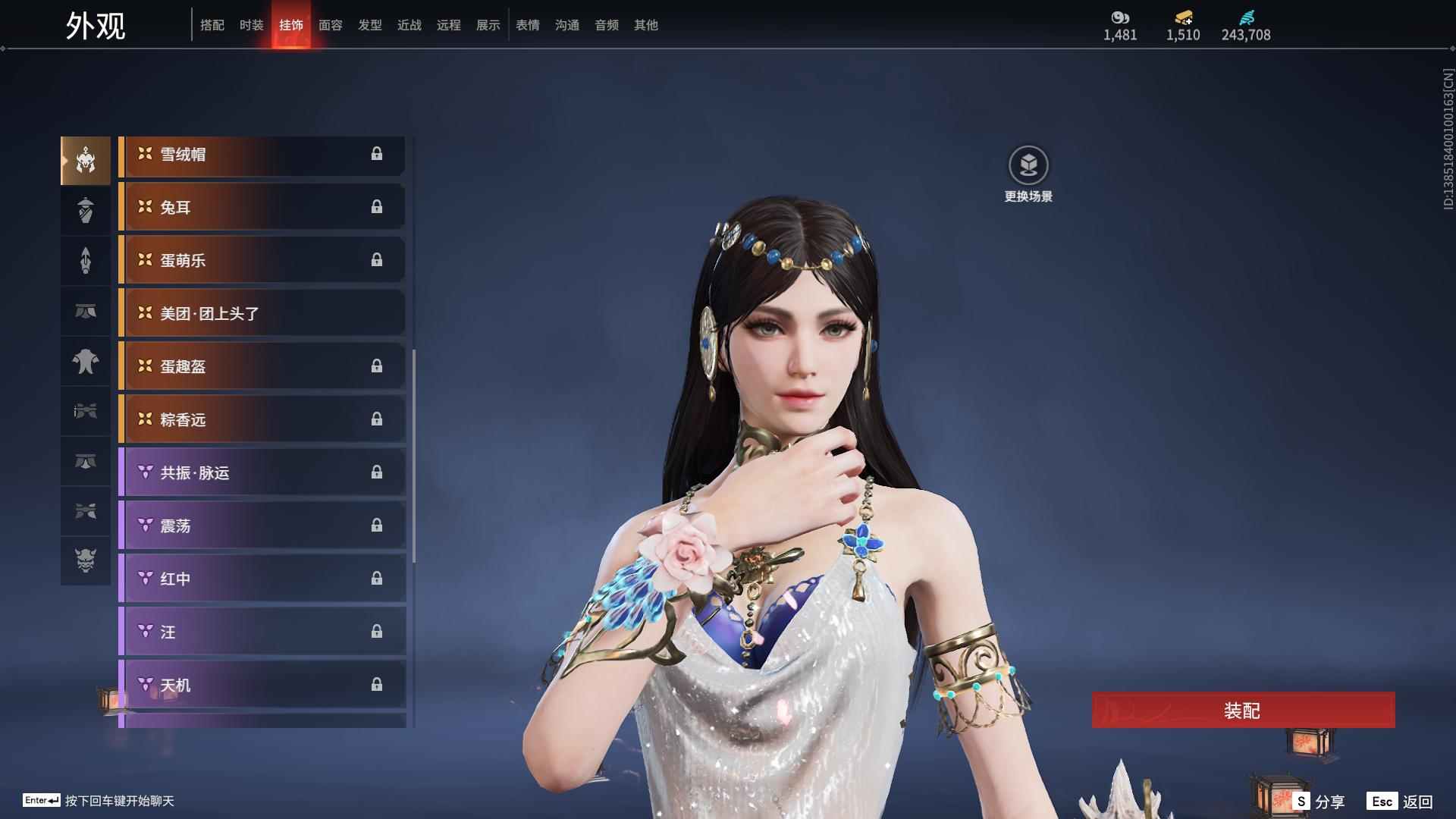Open the 近战 weapon tab
This screenshot has height=819, width=1456.
409,25
